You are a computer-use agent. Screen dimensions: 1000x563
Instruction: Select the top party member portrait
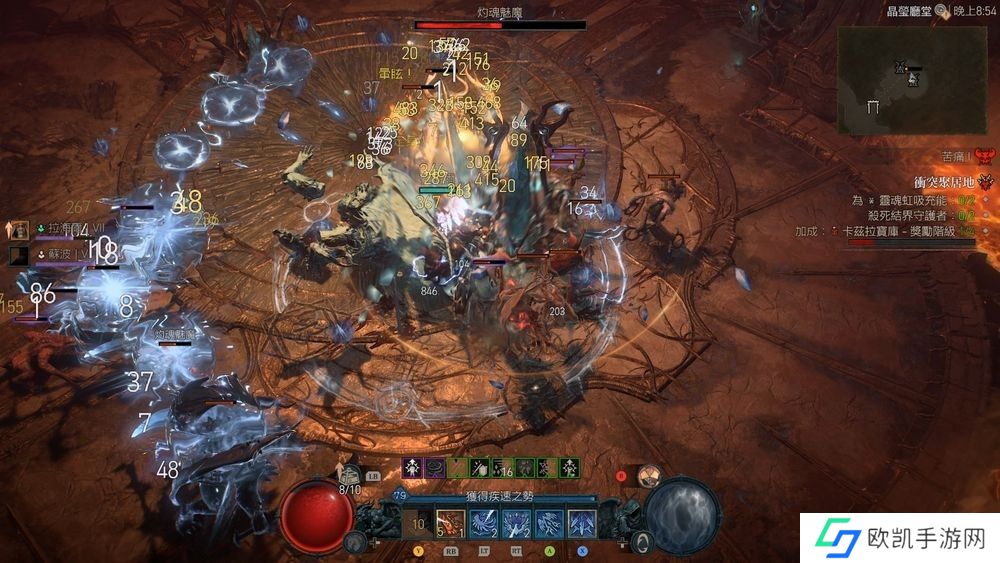click(20, 229)
